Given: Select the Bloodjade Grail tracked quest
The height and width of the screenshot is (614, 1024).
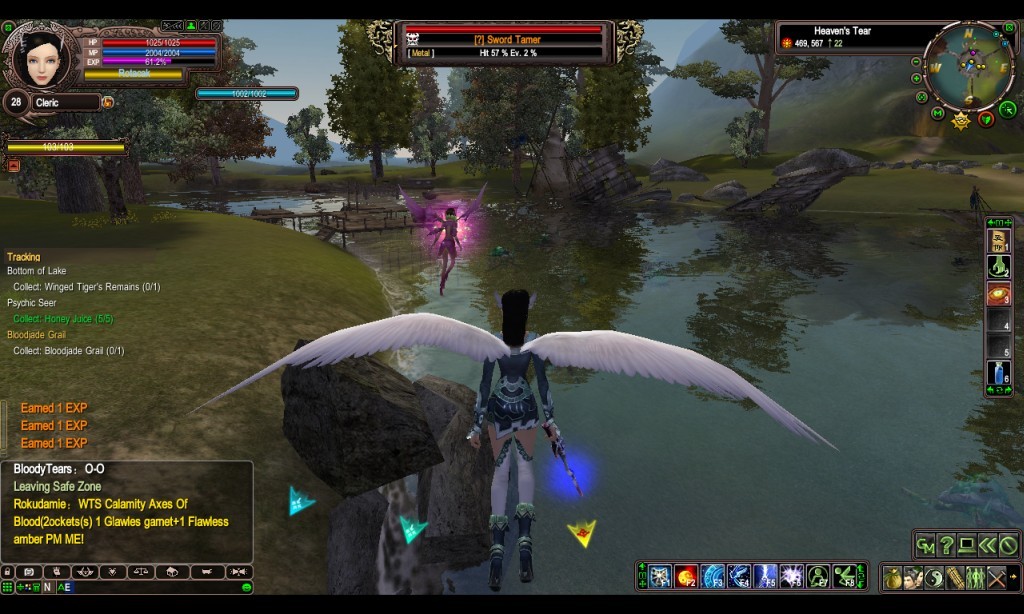Looking at the screenshot, I should pos(36,335).
